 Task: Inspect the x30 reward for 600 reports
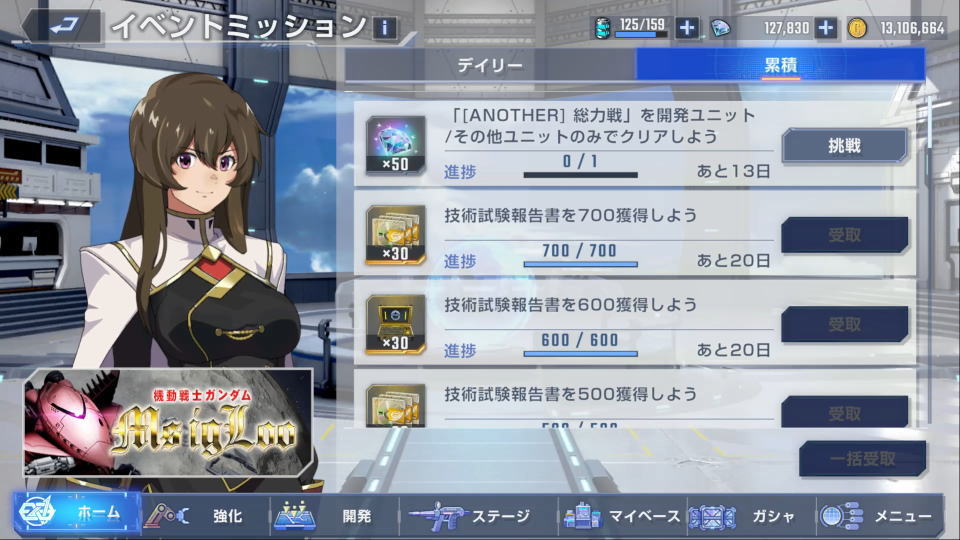(395, 323)
